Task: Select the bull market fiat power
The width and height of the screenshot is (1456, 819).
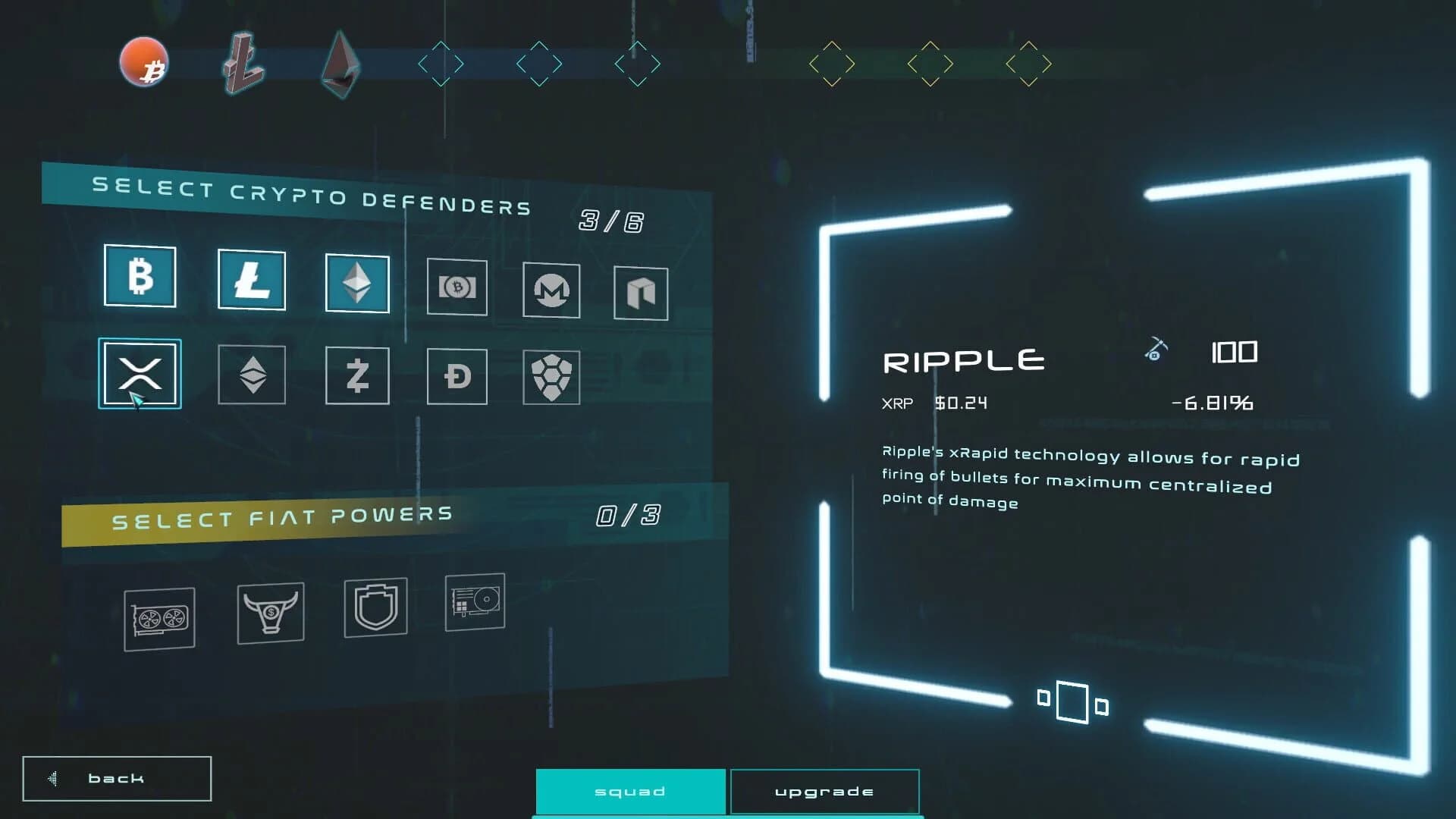Action: click(x=270, y=612)
